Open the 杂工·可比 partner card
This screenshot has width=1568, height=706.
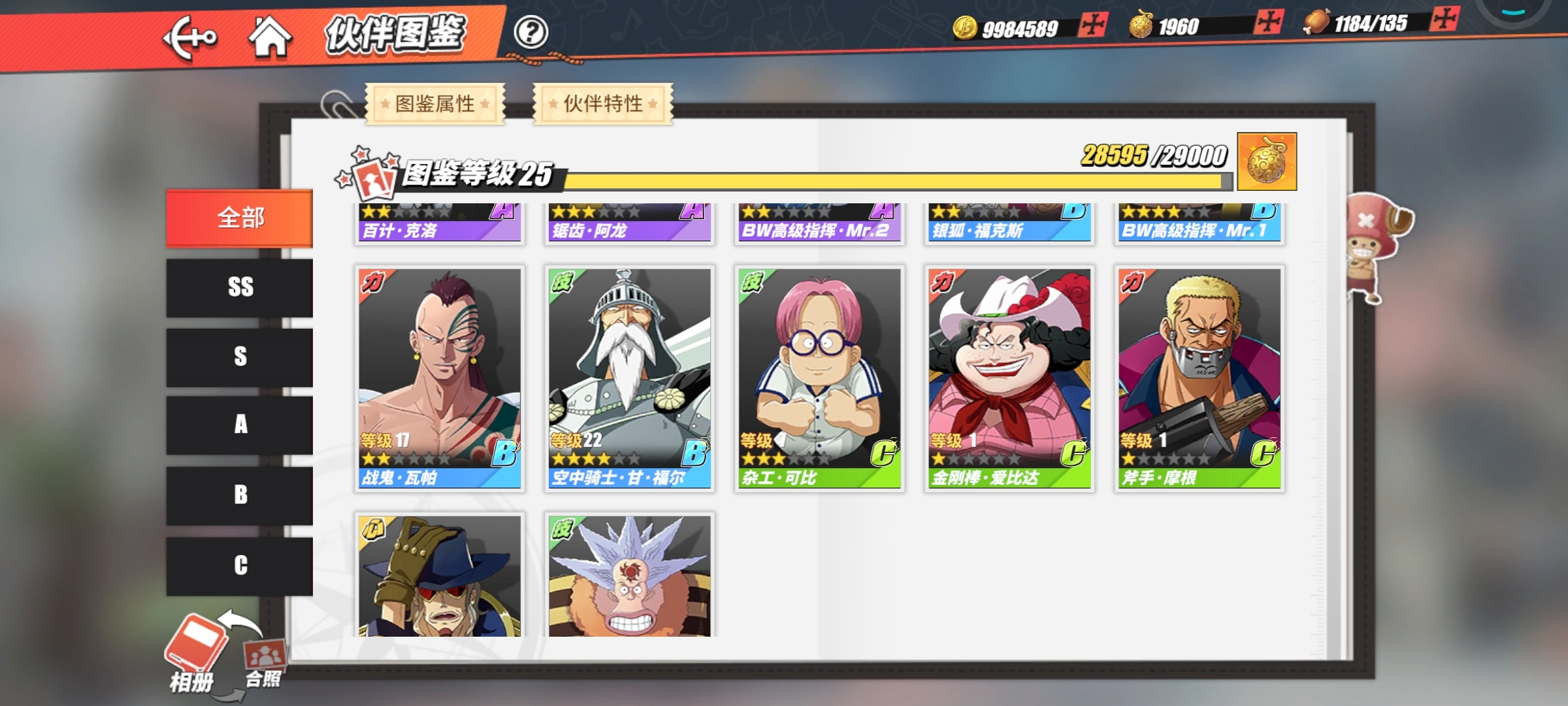coord(819,378)
